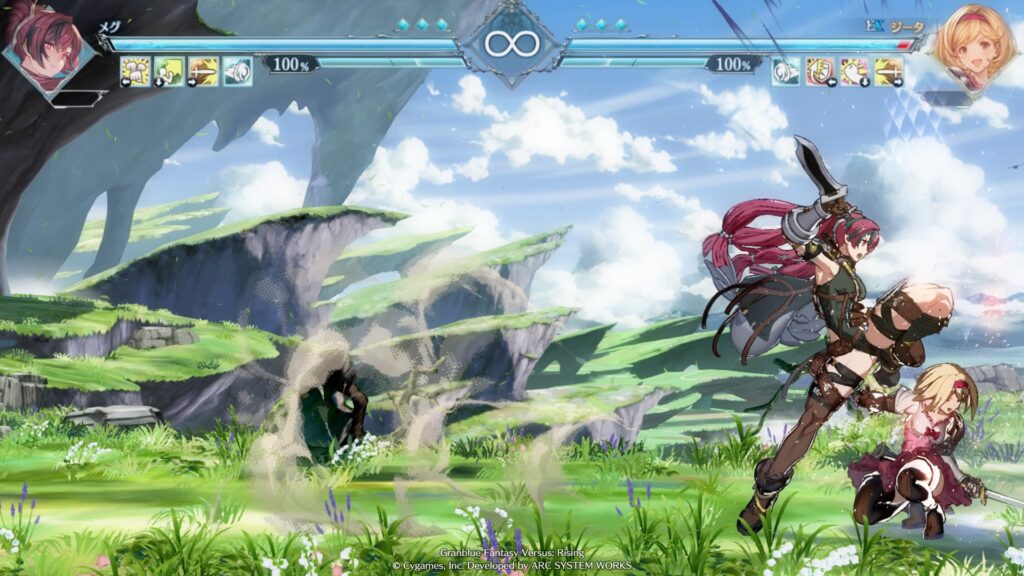Viewport: 1024px width, 576px height.
Task: Activate Meg's green kick skill icon
Action: tap(169, 71)
